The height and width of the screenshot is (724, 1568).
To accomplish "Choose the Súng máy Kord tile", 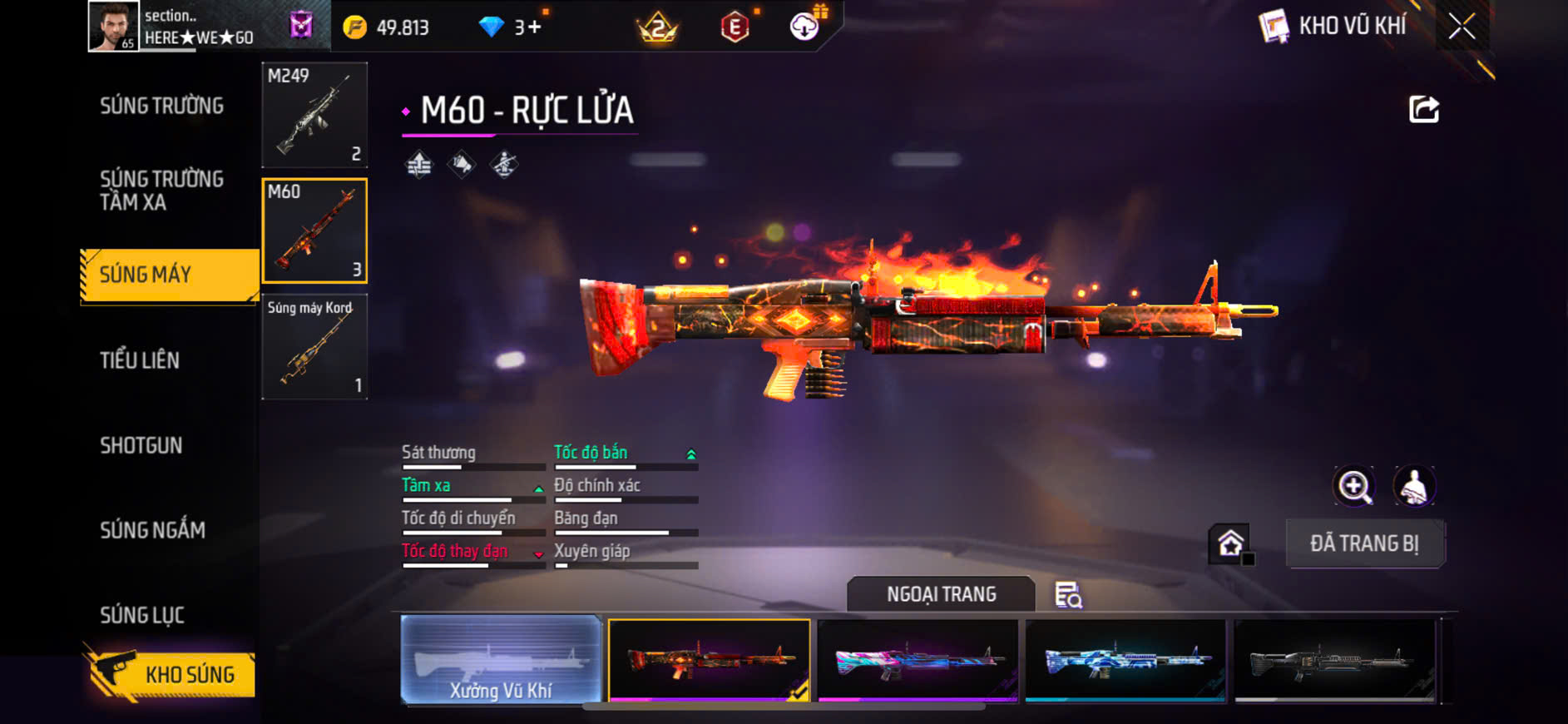I will (314, 346).
